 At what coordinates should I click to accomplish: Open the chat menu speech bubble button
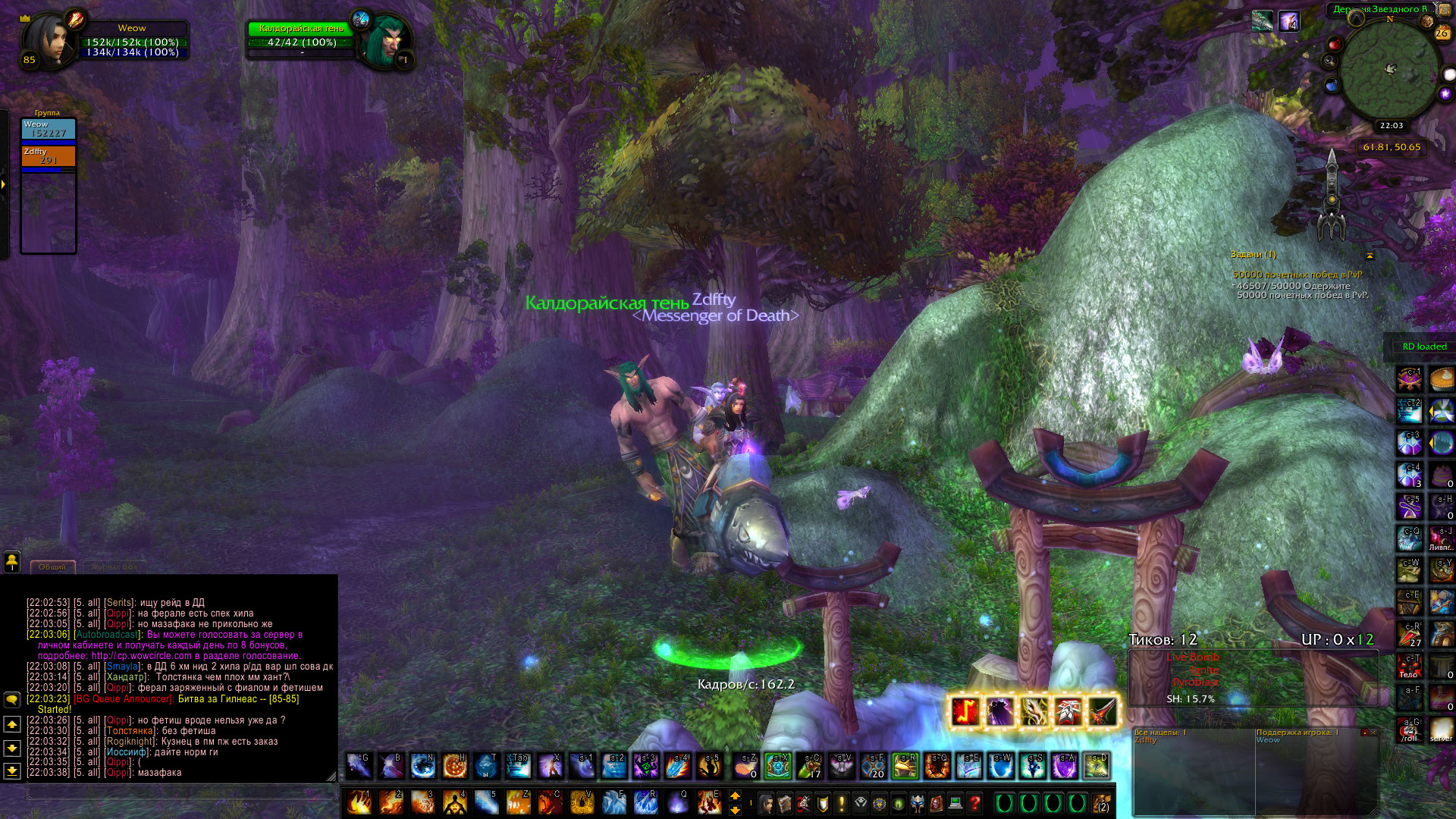pos(12,699)
